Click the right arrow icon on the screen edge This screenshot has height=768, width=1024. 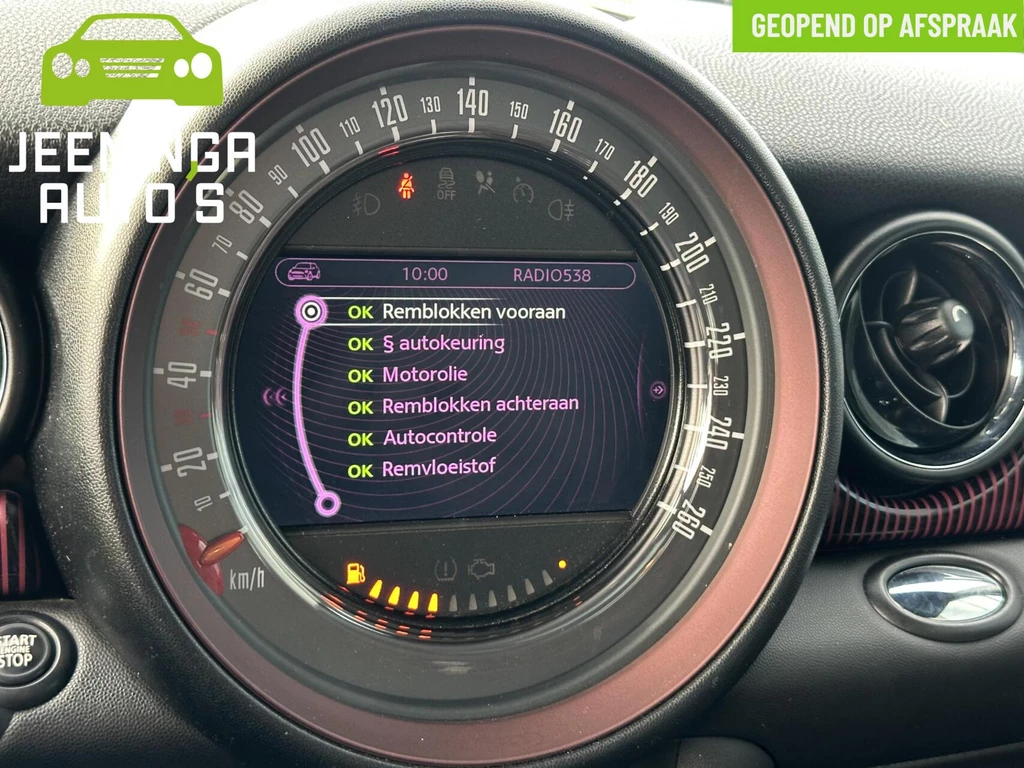657,390
